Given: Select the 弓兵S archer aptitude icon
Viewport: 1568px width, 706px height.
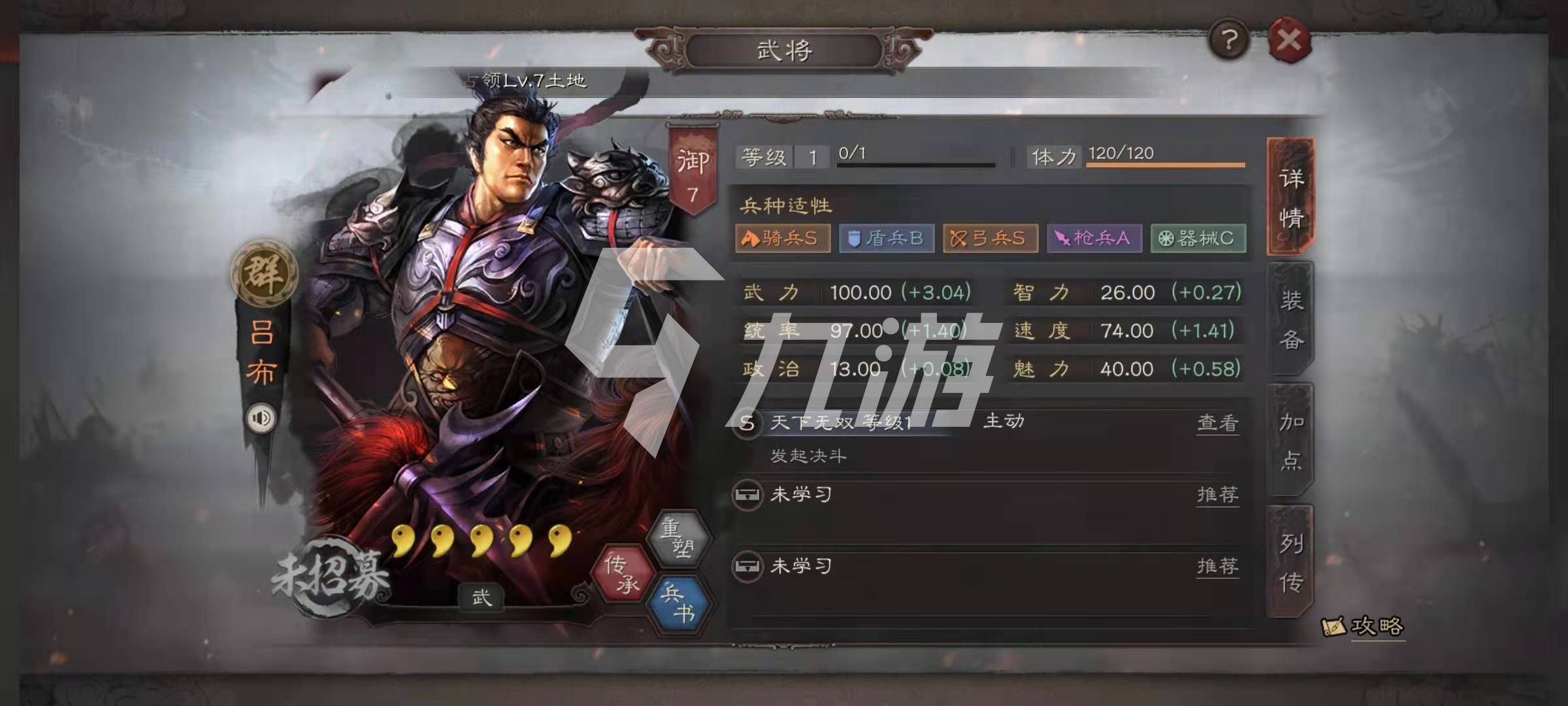Looking at the screenshot, I should (x=990, y=239).
